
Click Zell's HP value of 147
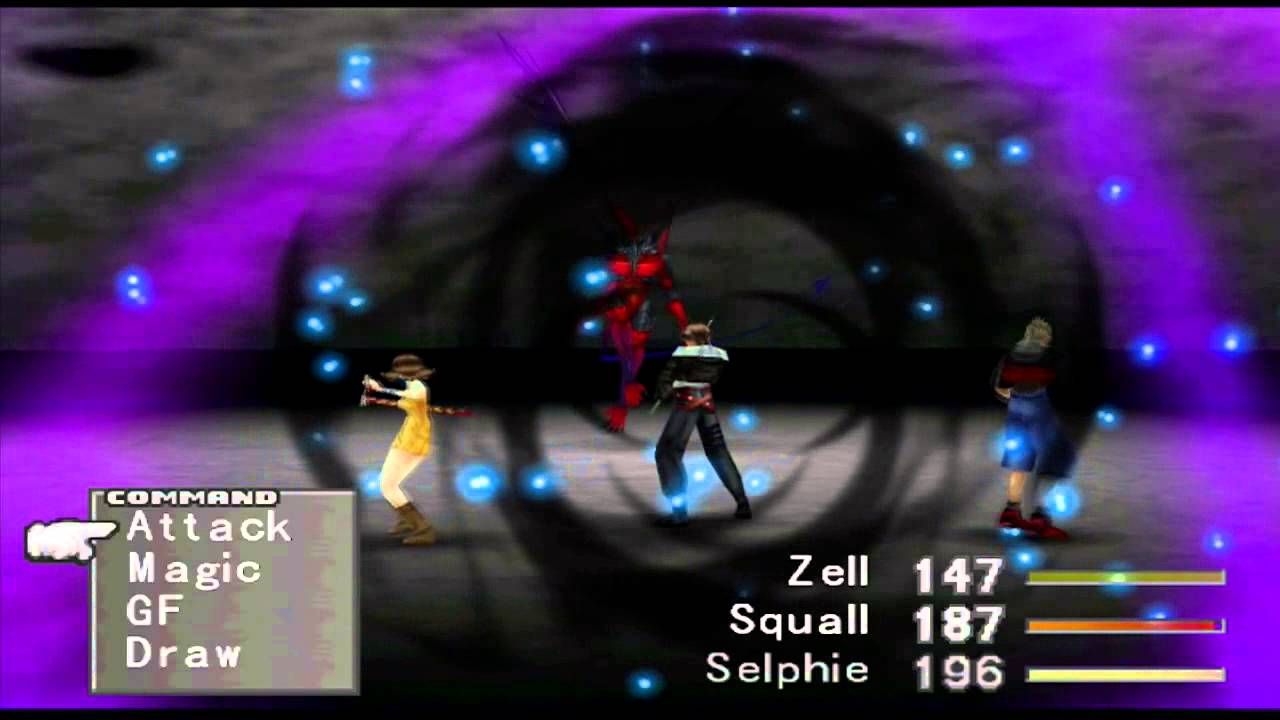[x=959, y=574]
